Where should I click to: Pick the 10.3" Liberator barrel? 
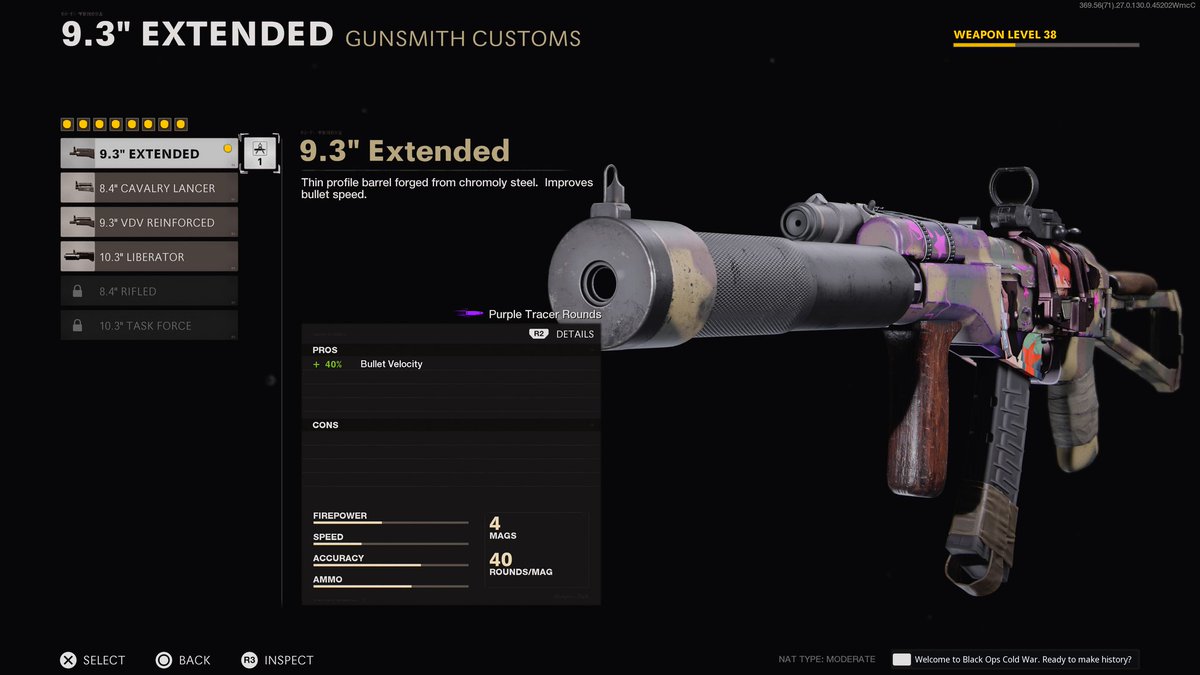pyautogui.click(x=149, y=257)
